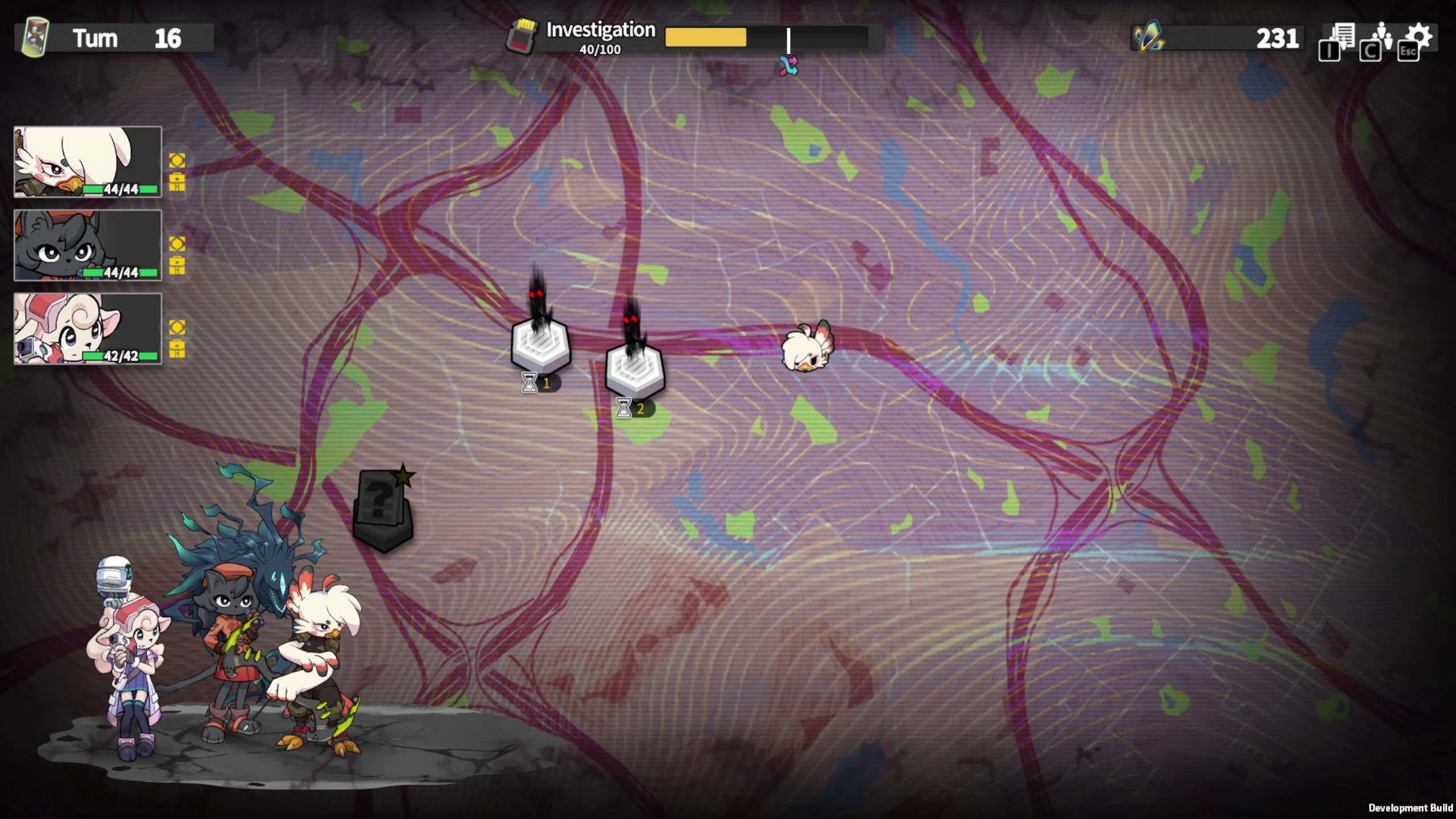Click the Investigation progress bar
Screen dimensions: 1456x819
(766, 38)
